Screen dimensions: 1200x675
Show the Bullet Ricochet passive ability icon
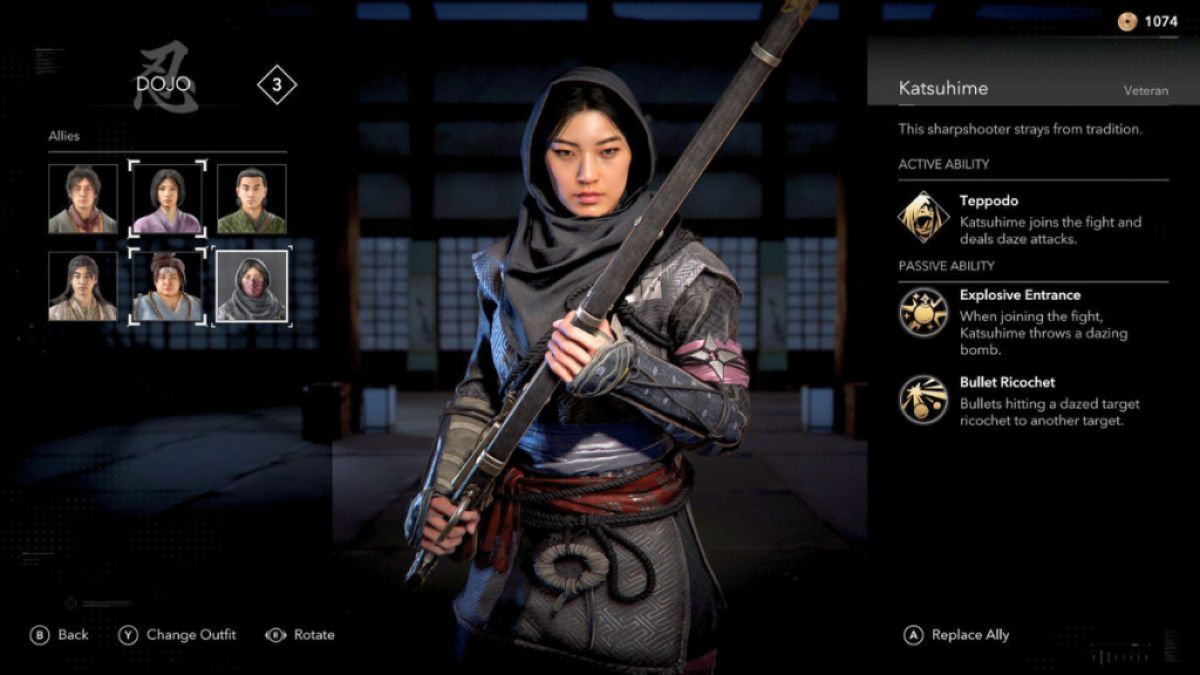tap(923, 399)
